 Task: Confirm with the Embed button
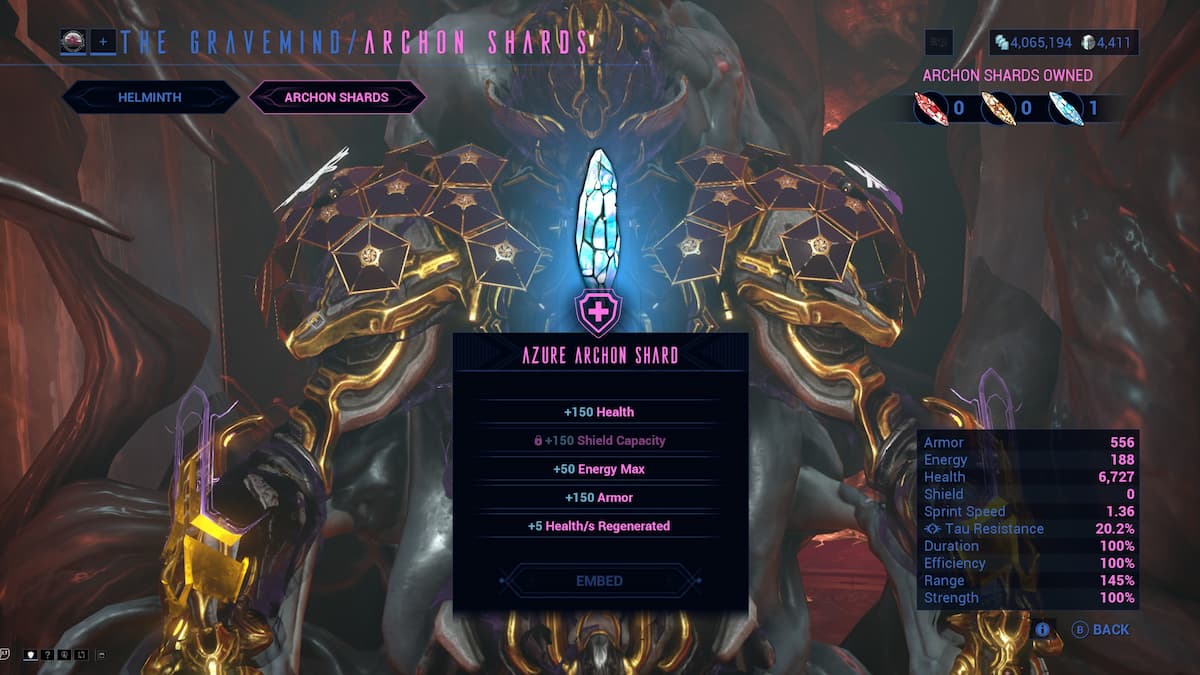point(599,581)
